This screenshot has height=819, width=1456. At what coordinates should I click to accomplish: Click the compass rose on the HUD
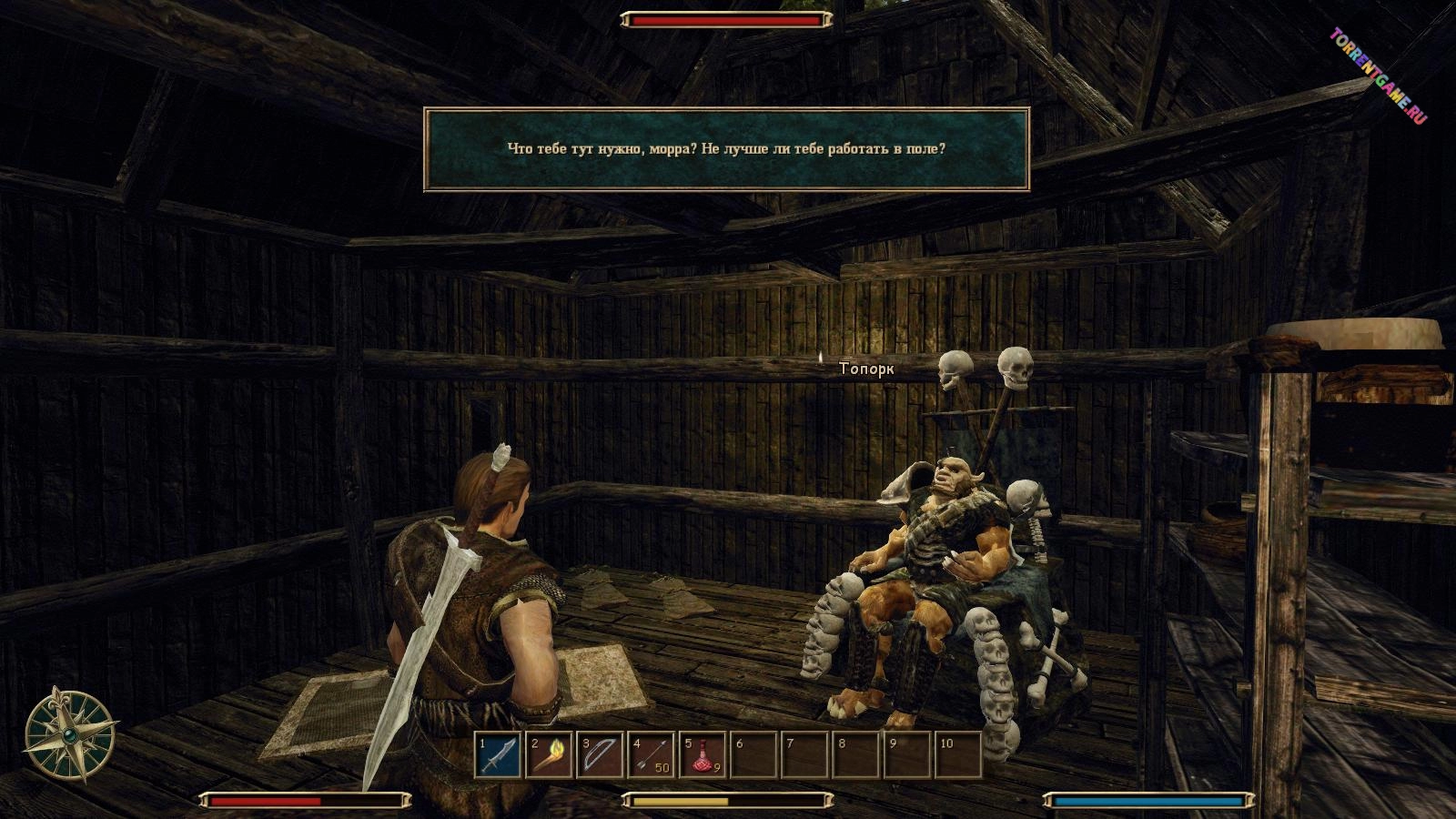(x=70, y=734)
